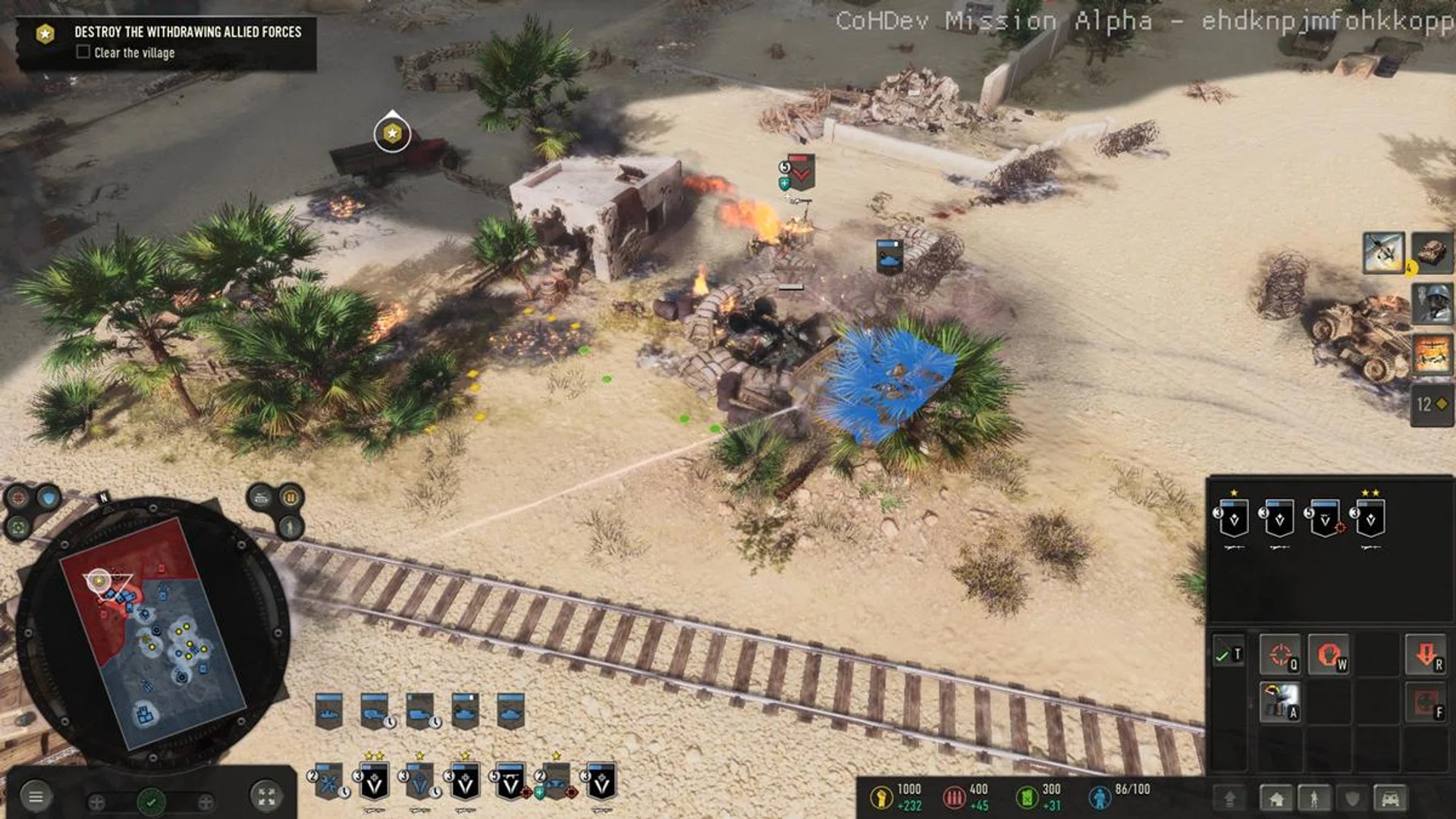Click the expand arrows button near minimap
The image size is (1456, 819).
point(266,796)
